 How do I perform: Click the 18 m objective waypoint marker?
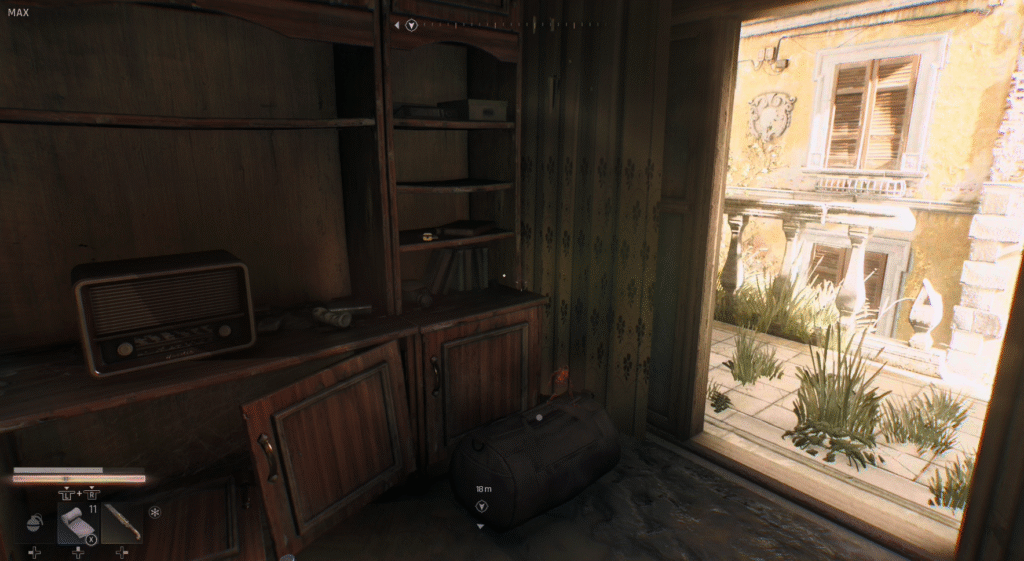[482, 507]
